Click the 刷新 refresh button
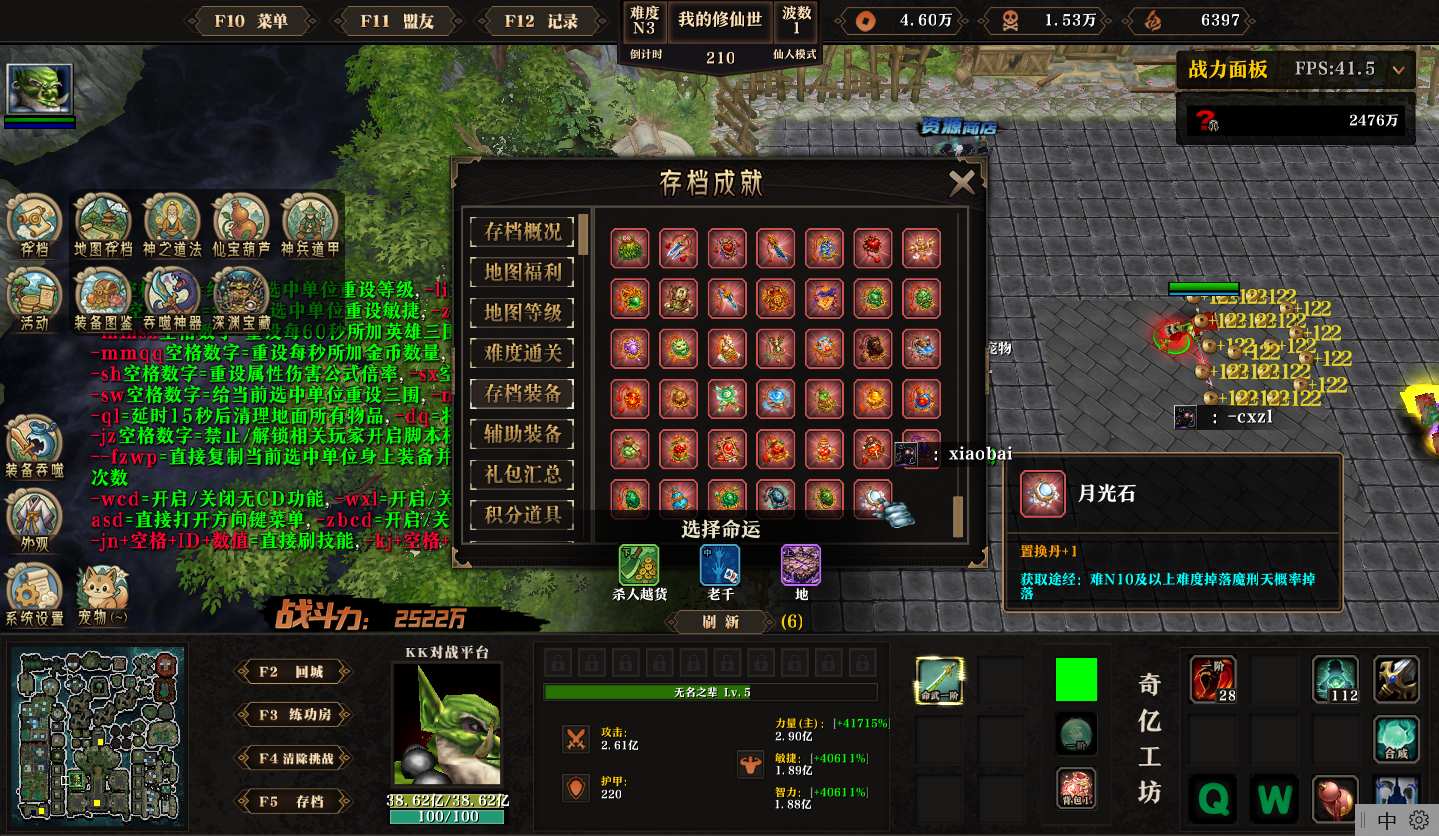This screenshot has height=836, width=1439. click(x=720, y=622)
